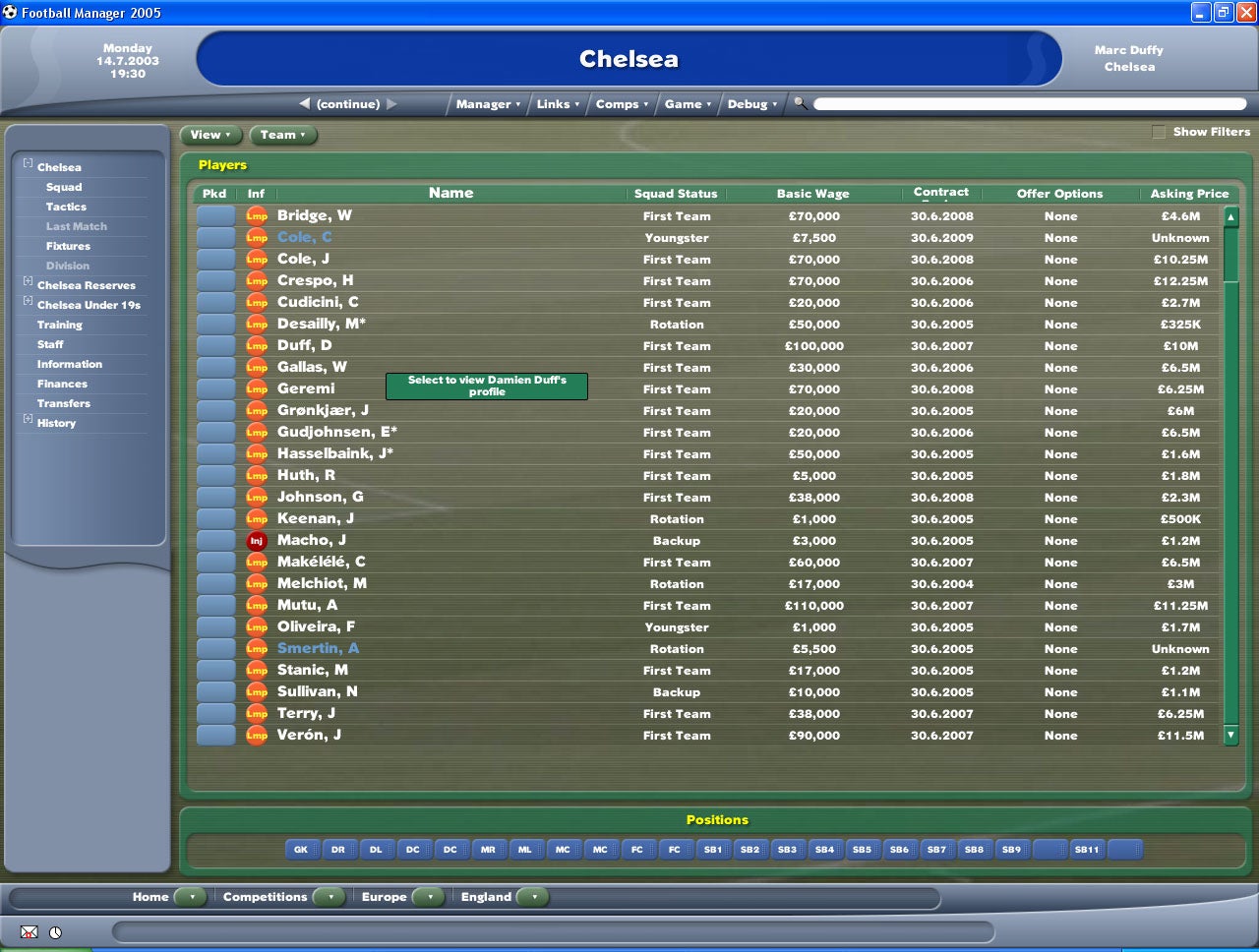Click the Lmp icon beside Terry, J
This screenshot has width=1259, height=952.
(x=257, y=713)
